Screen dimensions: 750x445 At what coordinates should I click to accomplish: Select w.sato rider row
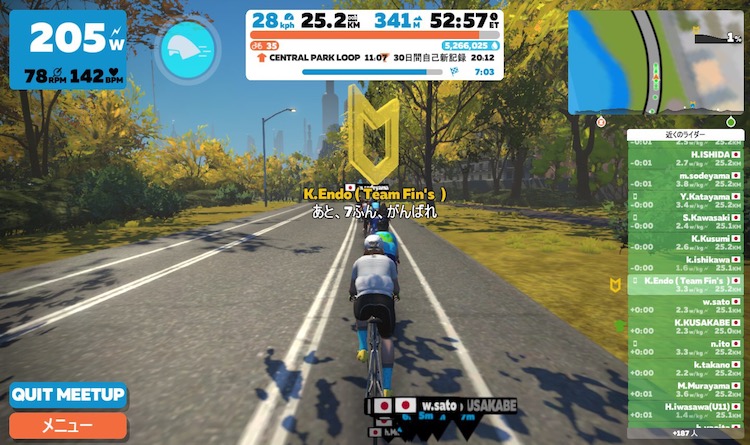click(686, 305)
